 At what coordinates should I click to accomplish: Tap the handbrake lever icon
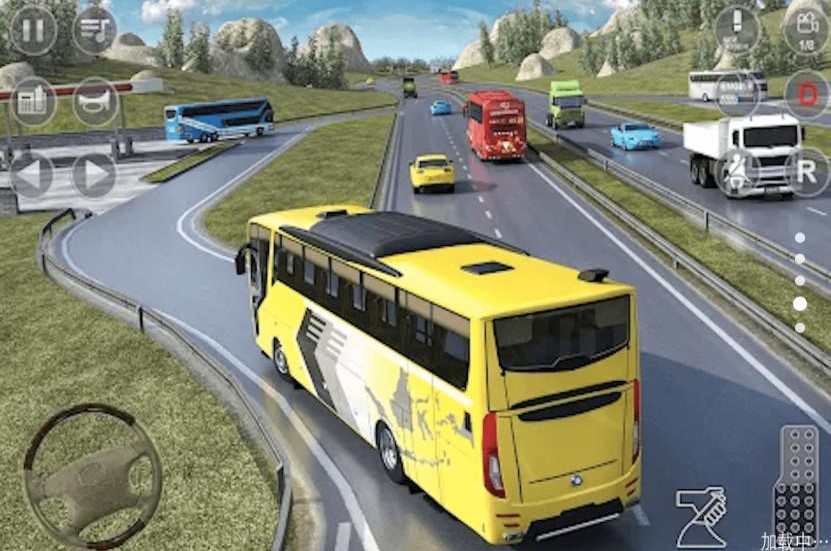[x=700, y=515]
